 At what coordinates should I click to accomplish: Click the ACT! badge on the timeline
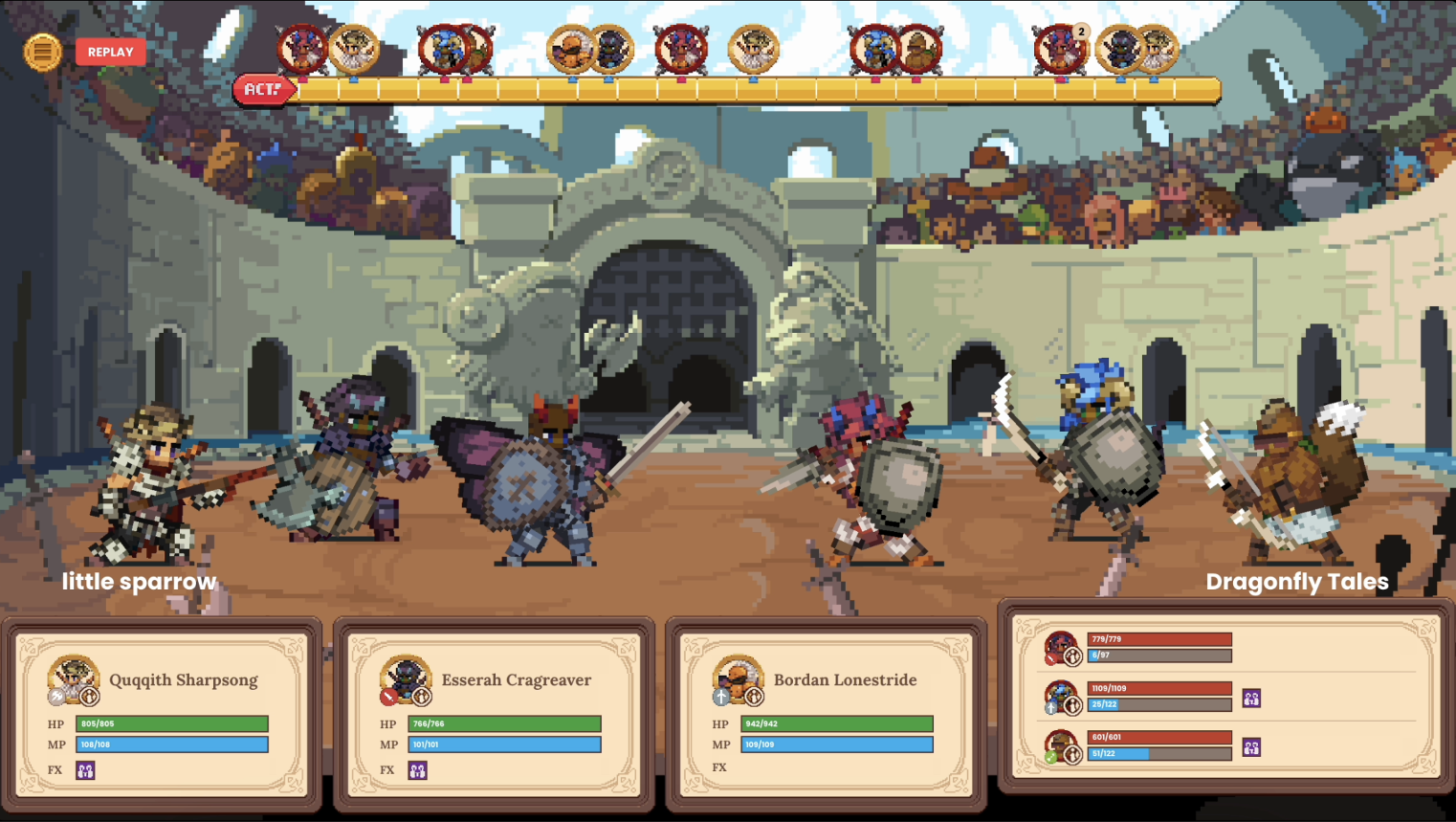pos(265,92)
